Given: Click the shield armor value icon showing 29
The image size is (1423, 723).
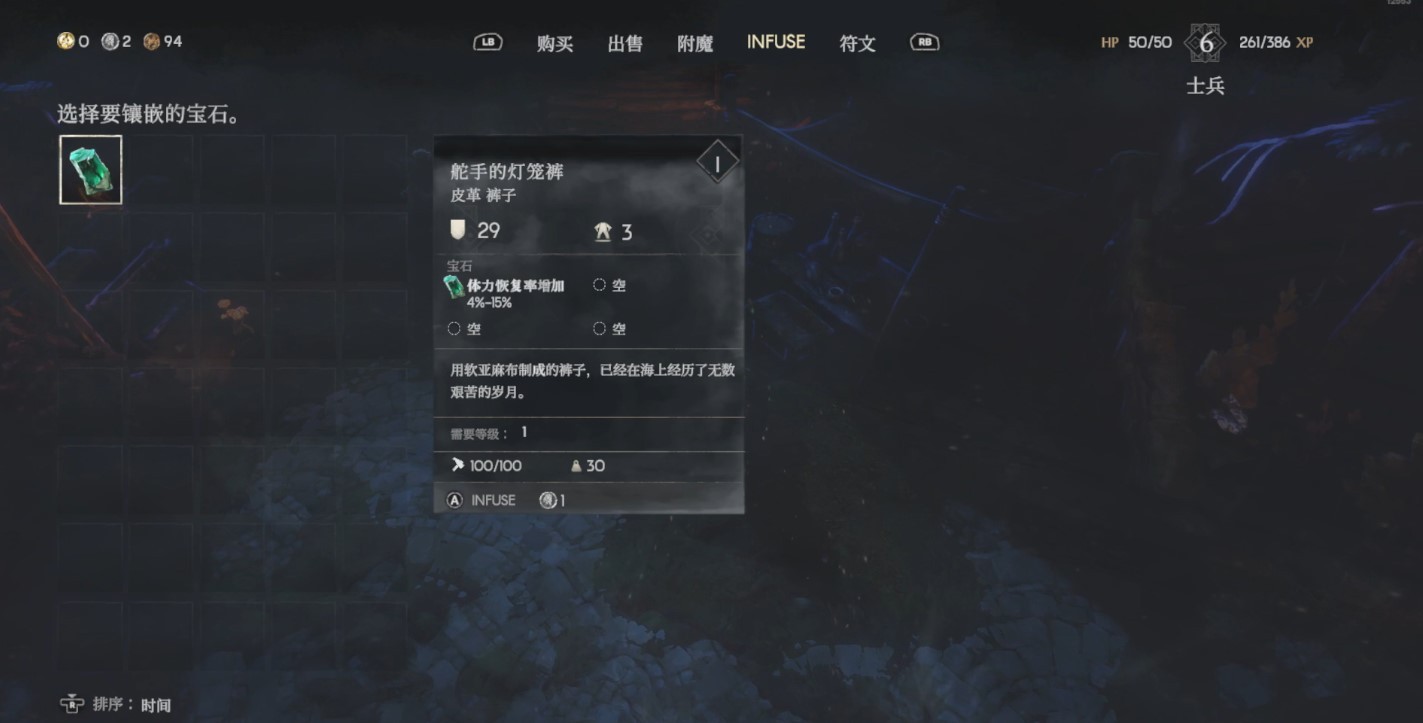Looking at the screenshot, I should click(459, 230).
